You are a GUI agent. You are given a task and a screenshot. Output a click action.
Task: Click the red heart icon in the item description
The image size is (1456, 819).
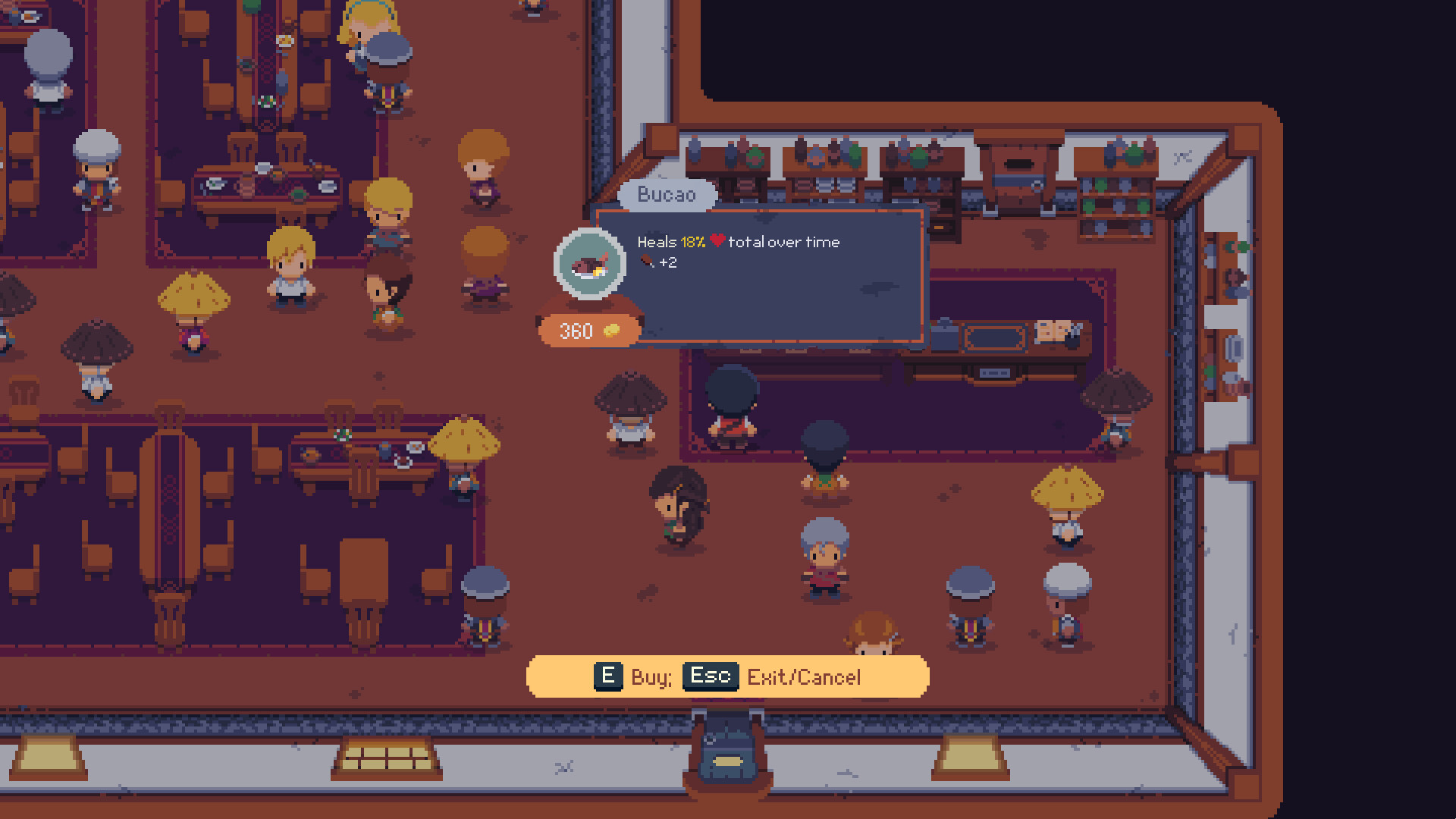point(717,243)
